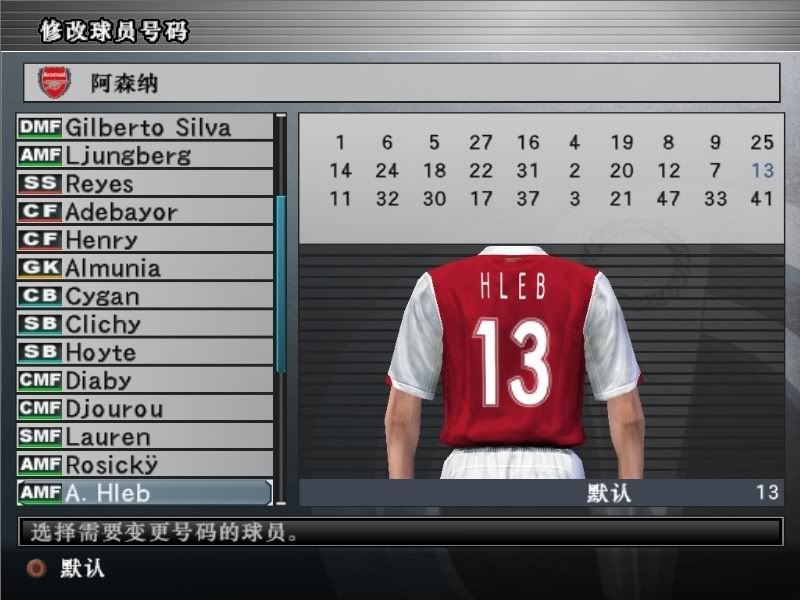Pick shirt number 27 from number grid
The width and height of the screenshot is (800, 600).
pos(481,143)
